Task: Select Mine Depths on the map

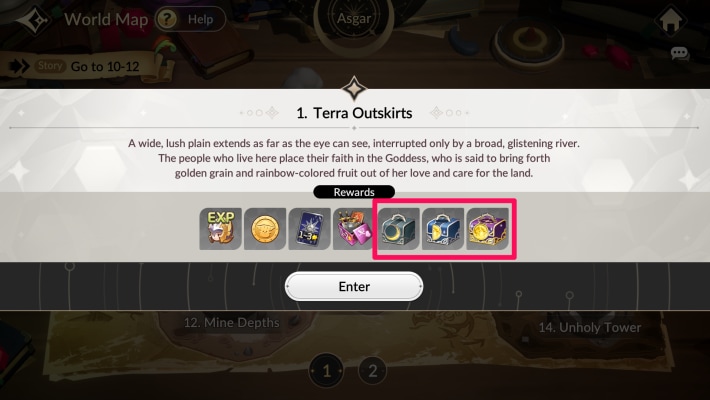Action: 232,323
